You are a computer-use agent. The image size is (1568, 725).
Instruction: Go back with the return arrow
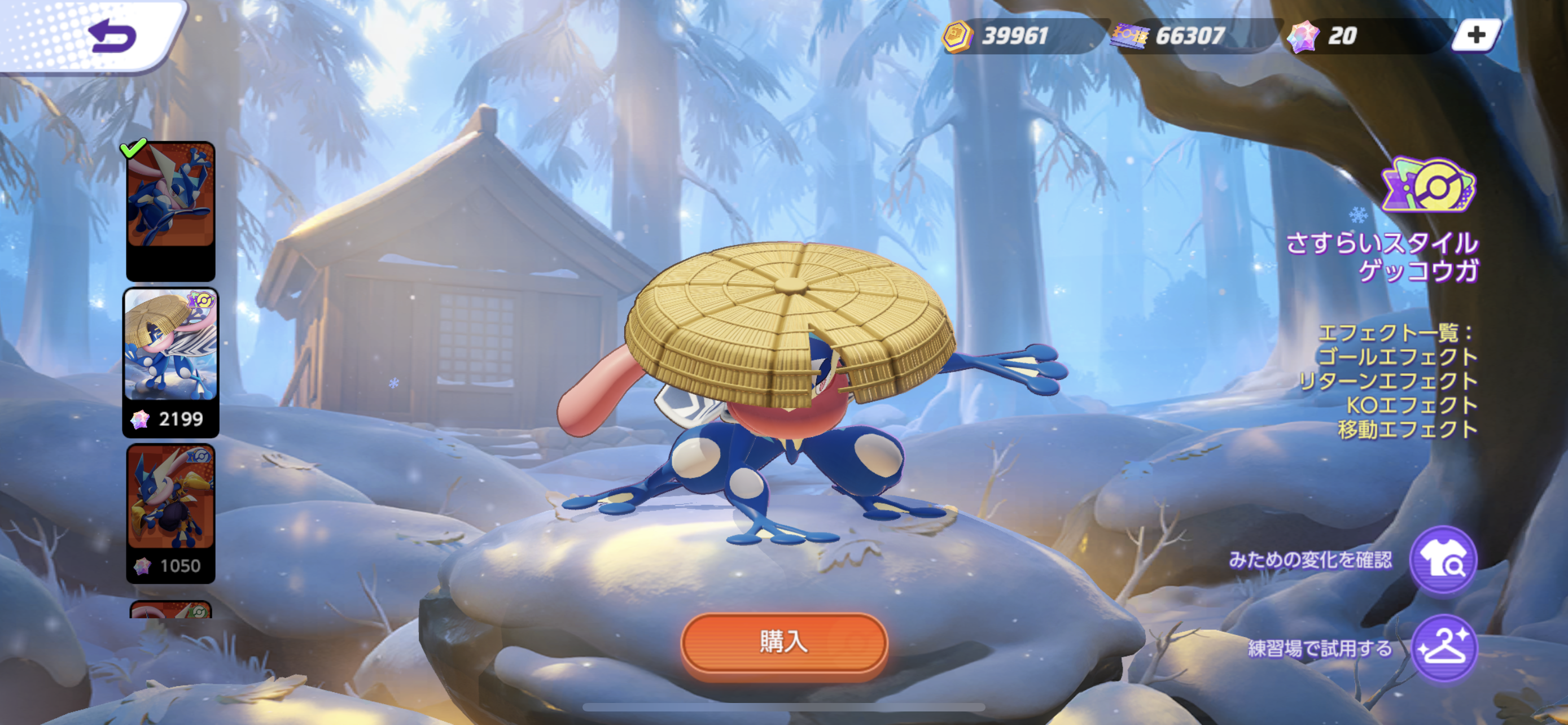point(112,37)
